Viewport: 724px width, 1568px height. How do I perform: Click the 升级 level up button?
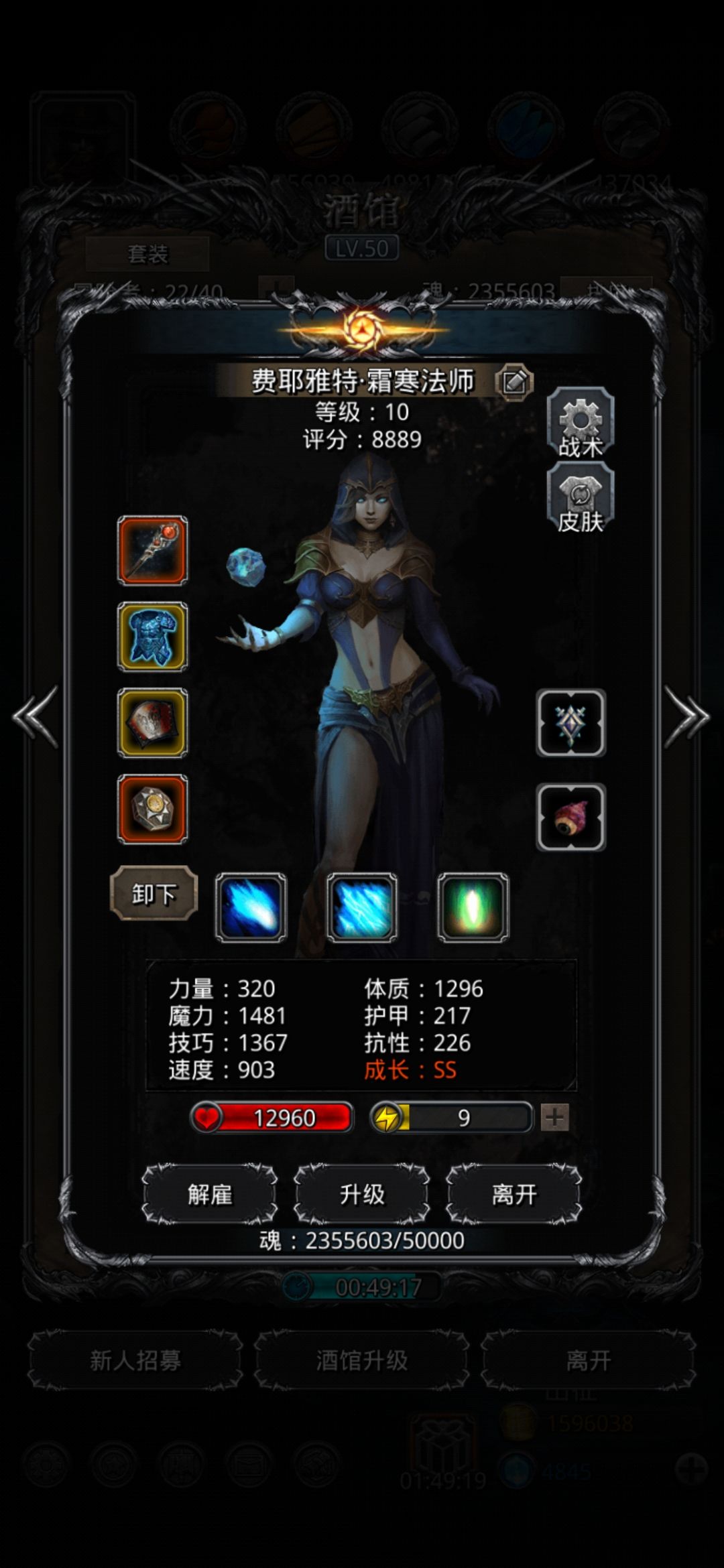[362, 1195]
